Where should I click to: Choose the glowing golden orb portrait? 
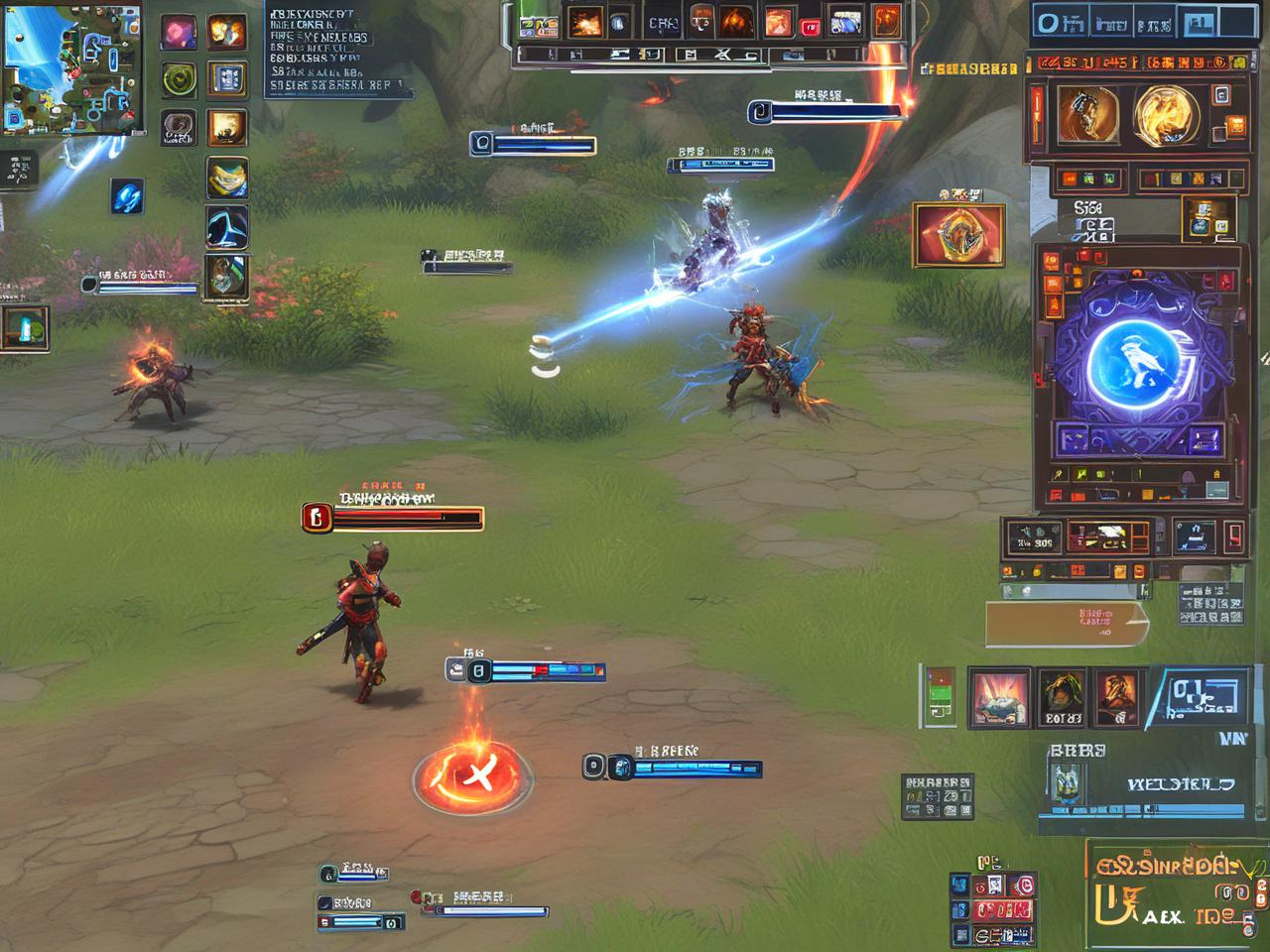[1165, 113]
